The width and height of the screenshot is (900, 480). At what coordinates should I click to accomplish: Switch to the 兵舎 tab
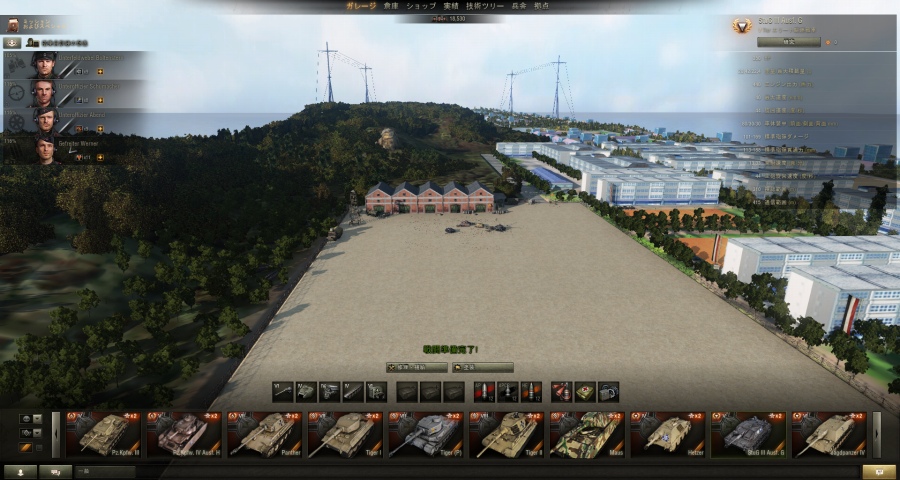click(518, 6)
